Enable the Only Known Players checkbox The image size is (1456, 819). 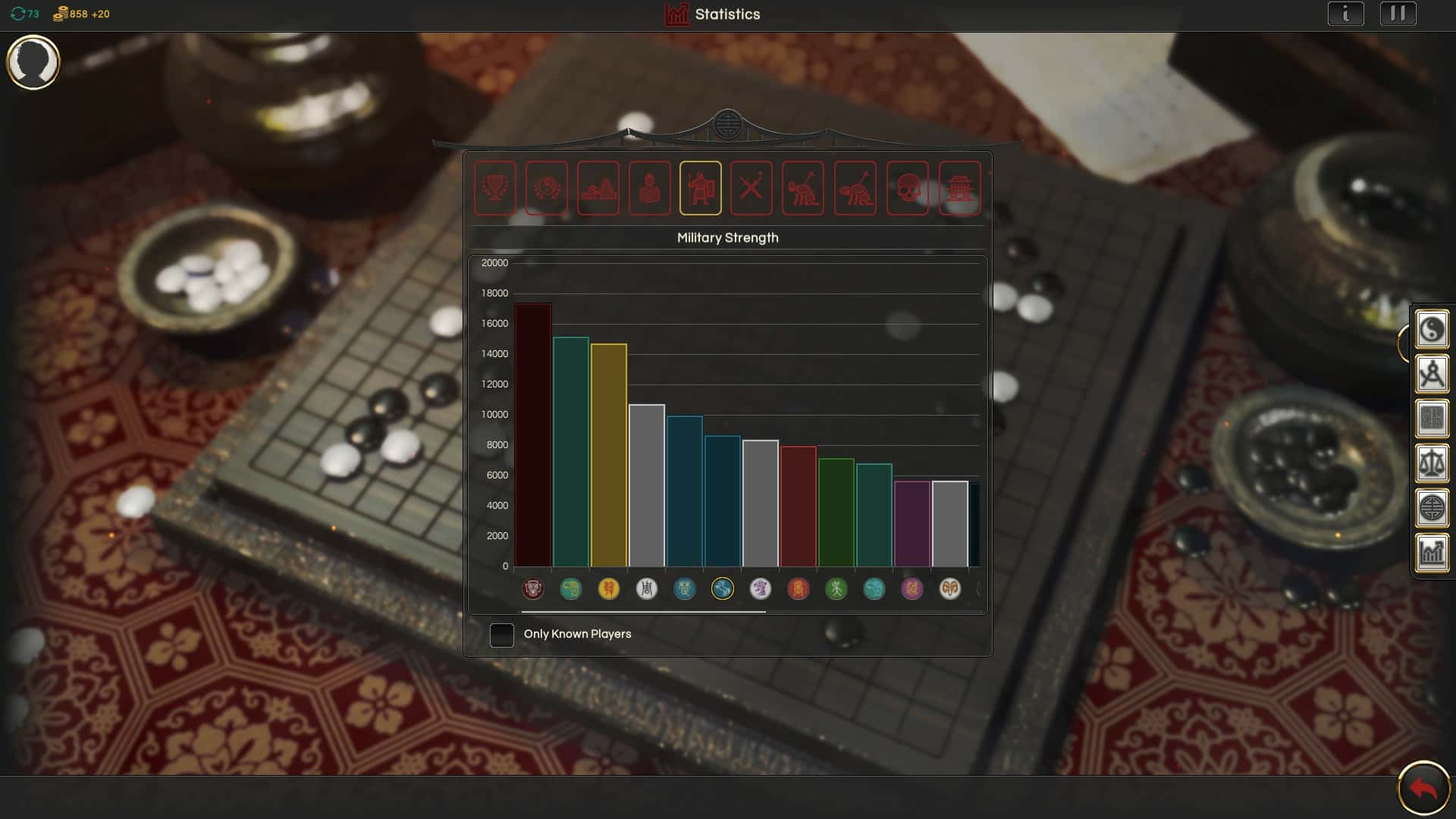tap(502, 635)
